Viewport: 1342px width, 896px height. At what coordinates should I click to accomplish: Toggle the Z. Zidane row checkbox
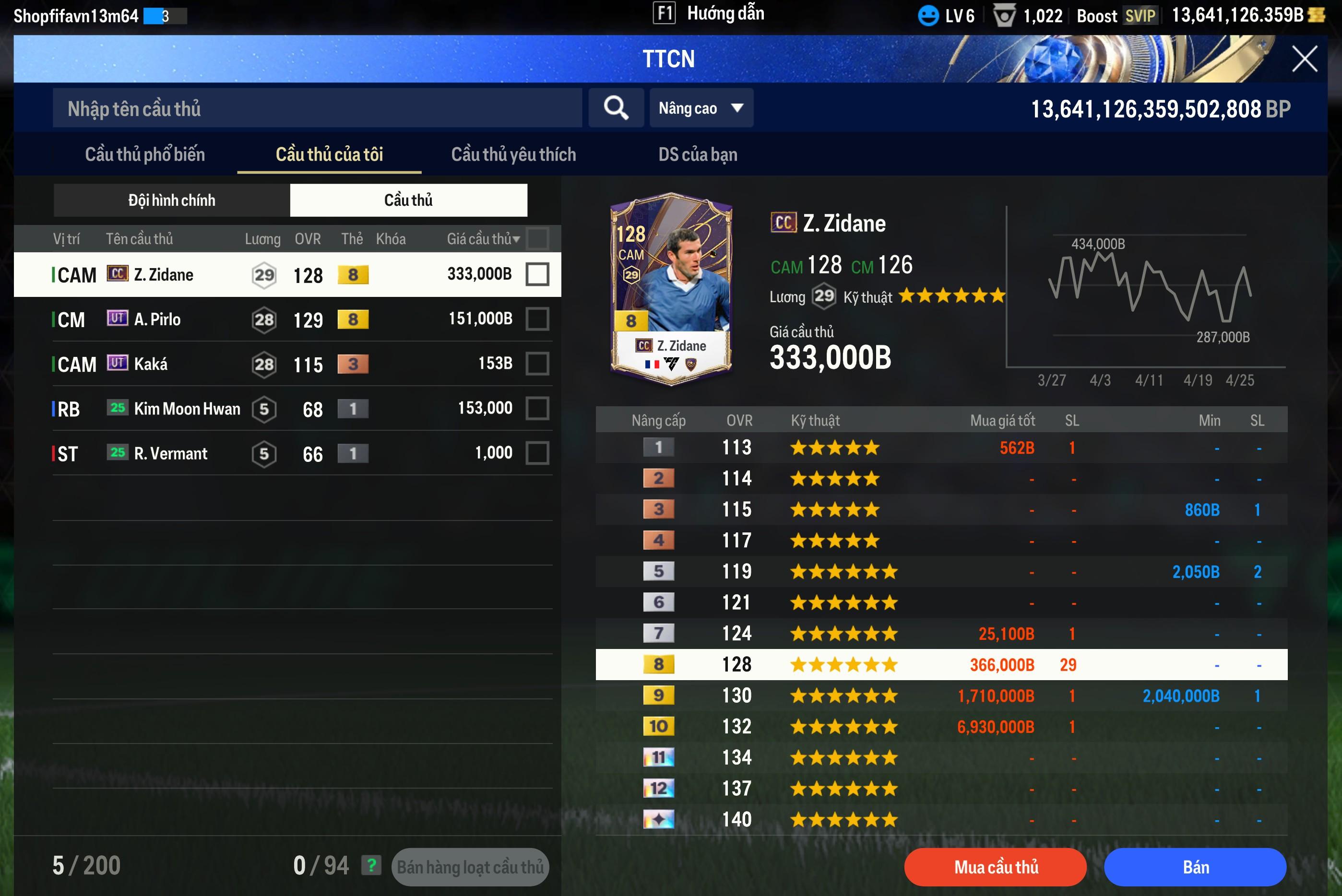click(x=537, y=274)
